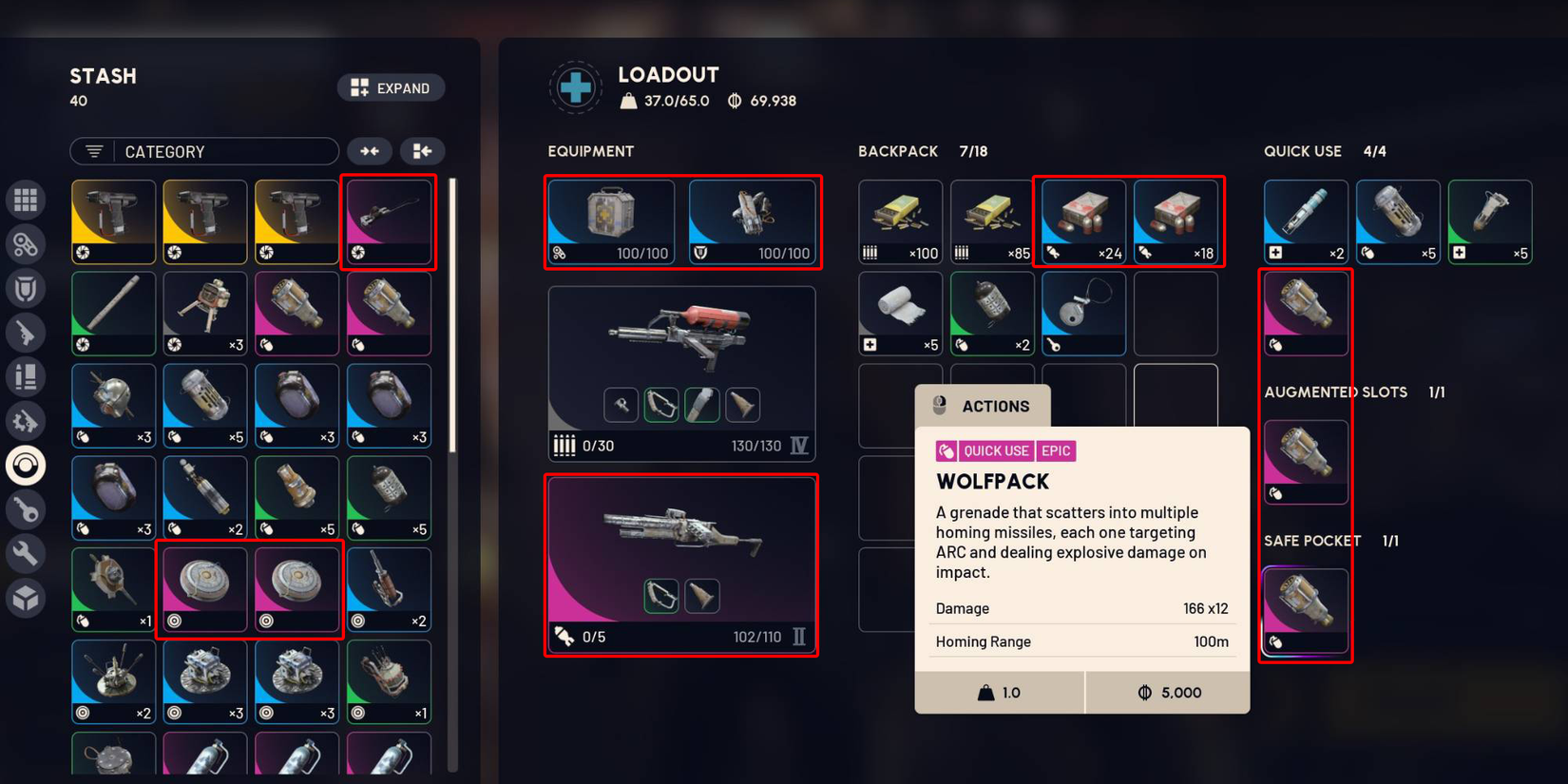Open the ACTIONS tab on the tooltip
The width and height of the screenshot is (1568, 784).
coord(983,407)
